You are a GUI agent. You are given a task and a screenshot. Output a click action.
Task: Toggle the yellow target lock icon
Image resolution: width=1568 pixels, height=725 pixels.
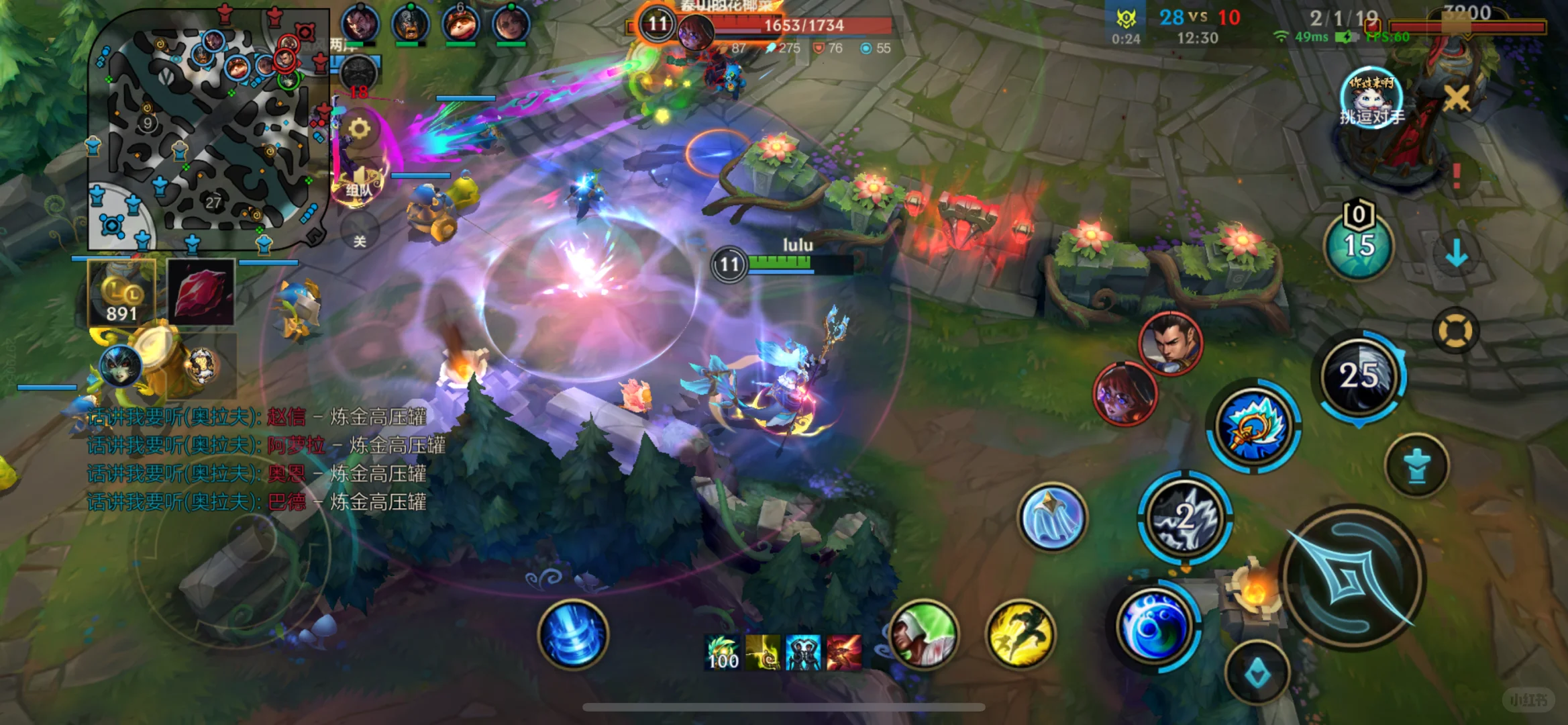point(1455,330)
